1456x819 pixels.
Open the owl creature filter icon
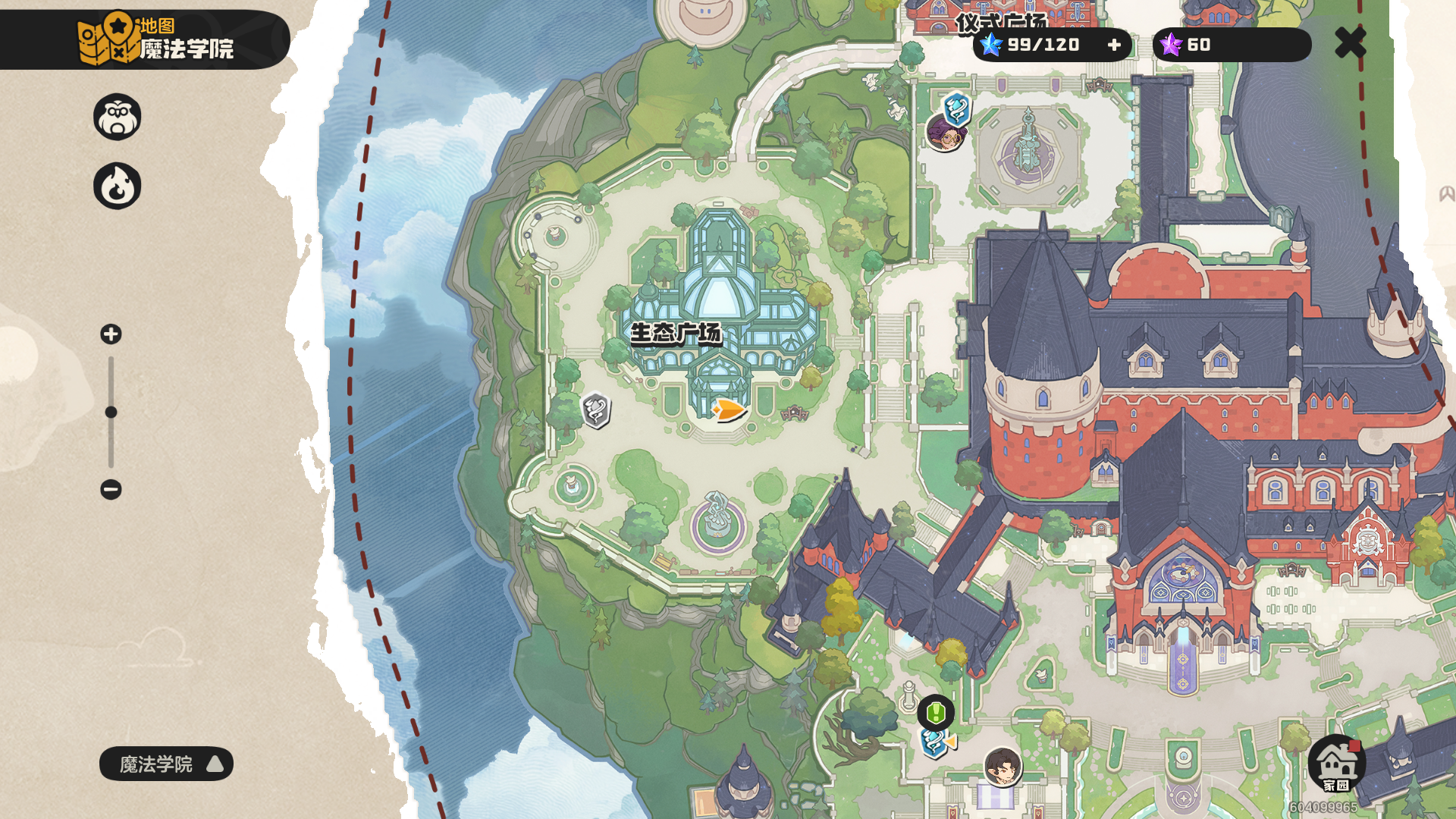pos(118,117)
